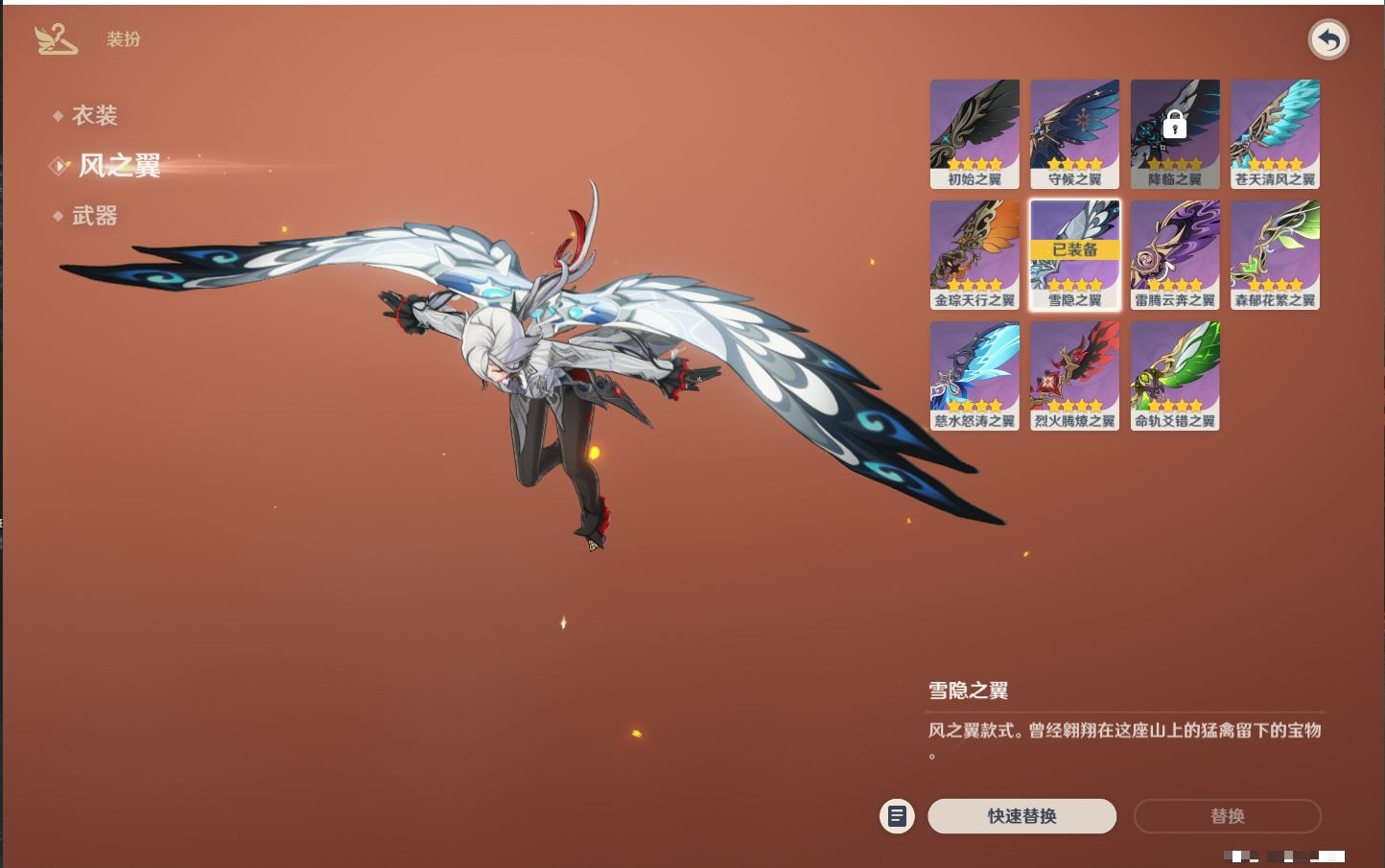Choose the 雷腾云奔之翼 glider
Screen dimensions: 1385x868
coord(1175,254)
